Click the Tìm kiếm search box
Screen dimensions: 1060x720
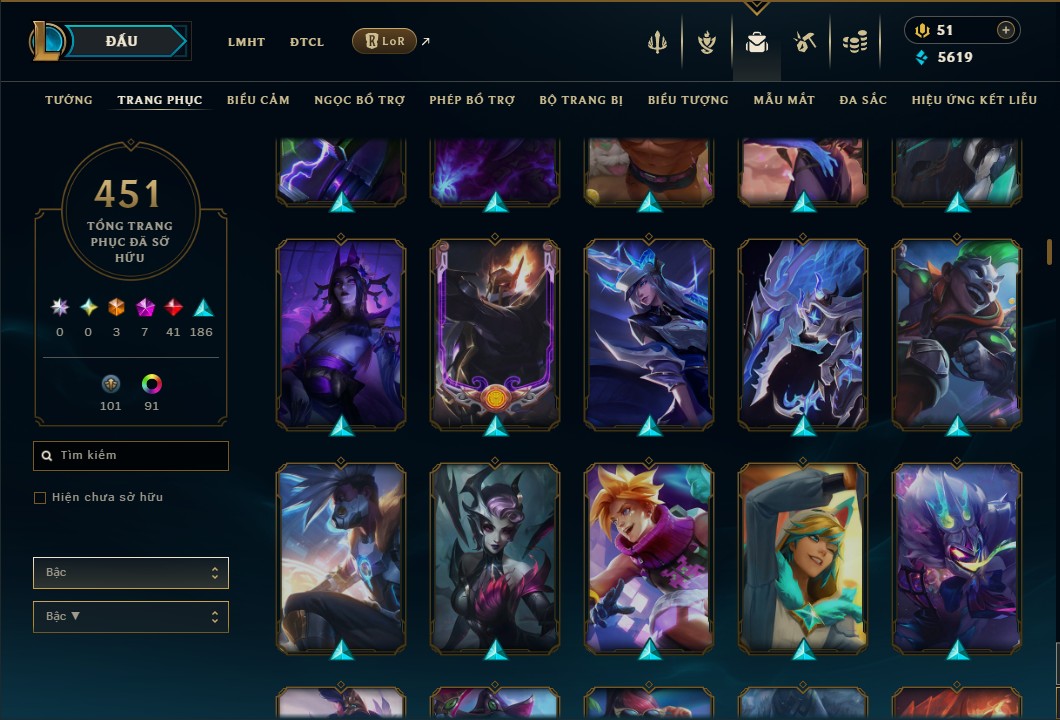click(131, 456)
